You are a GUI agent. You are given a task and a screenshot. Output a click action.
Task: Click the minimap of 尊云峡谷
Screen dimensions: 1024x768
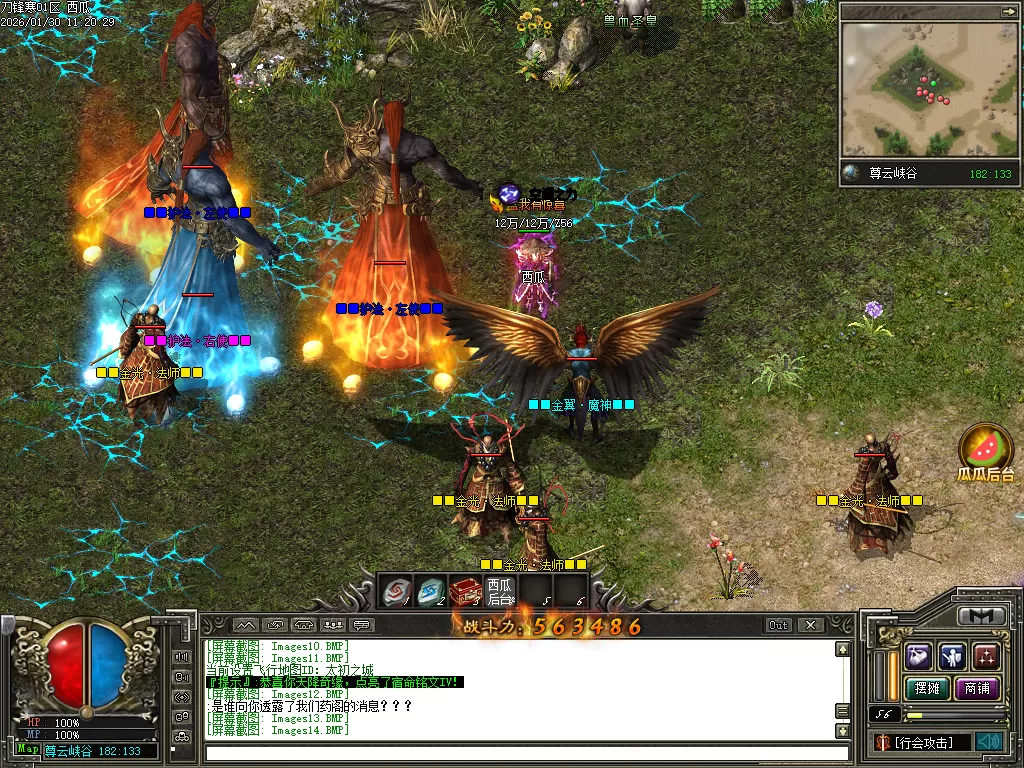[927, 90]
